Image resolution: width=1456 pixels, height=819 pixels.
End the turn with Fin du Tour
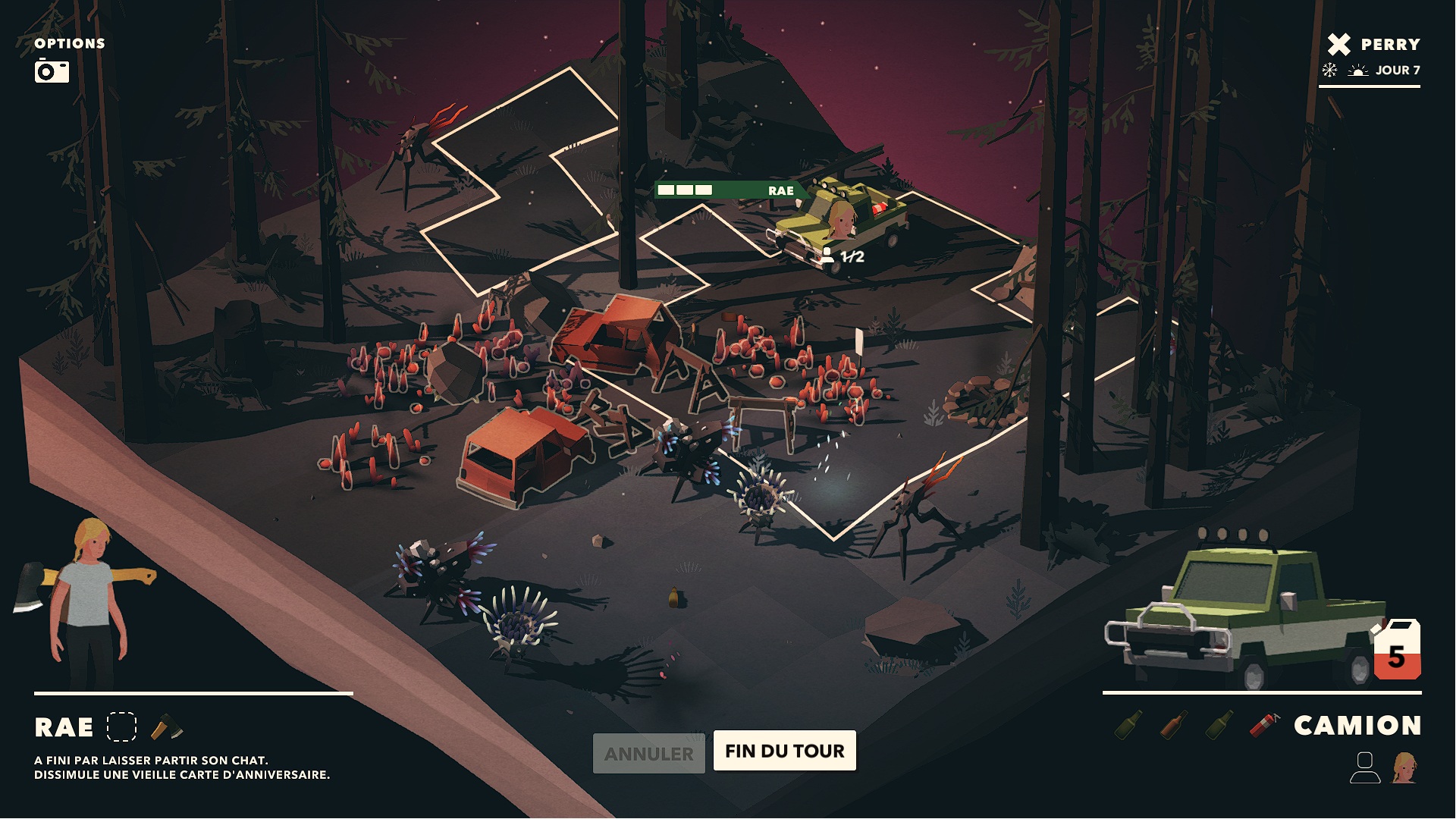coord(784,751)
